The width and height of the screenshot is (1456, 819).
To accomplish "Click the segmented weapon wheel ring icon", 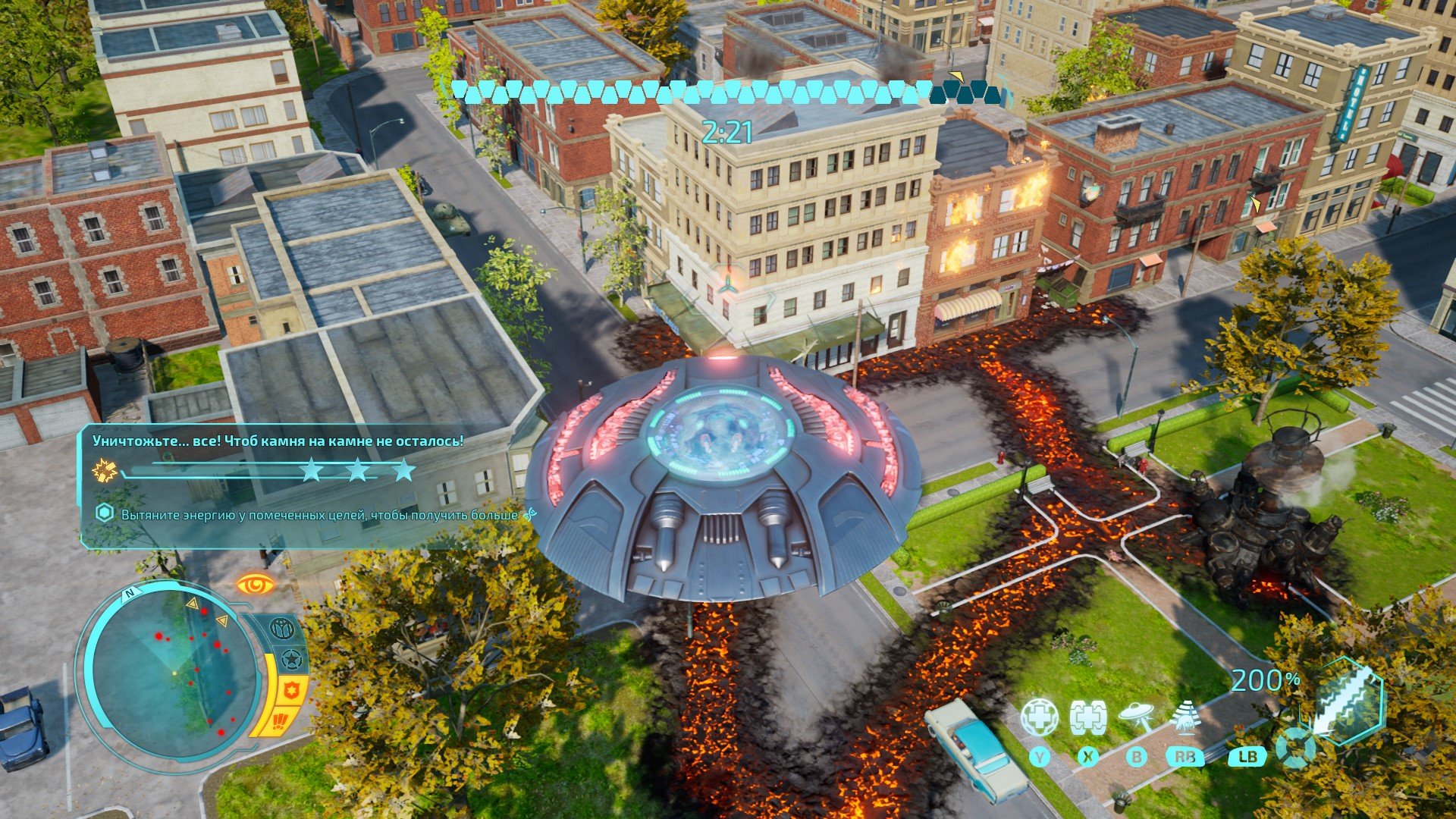I will [x=1294, y=748].
